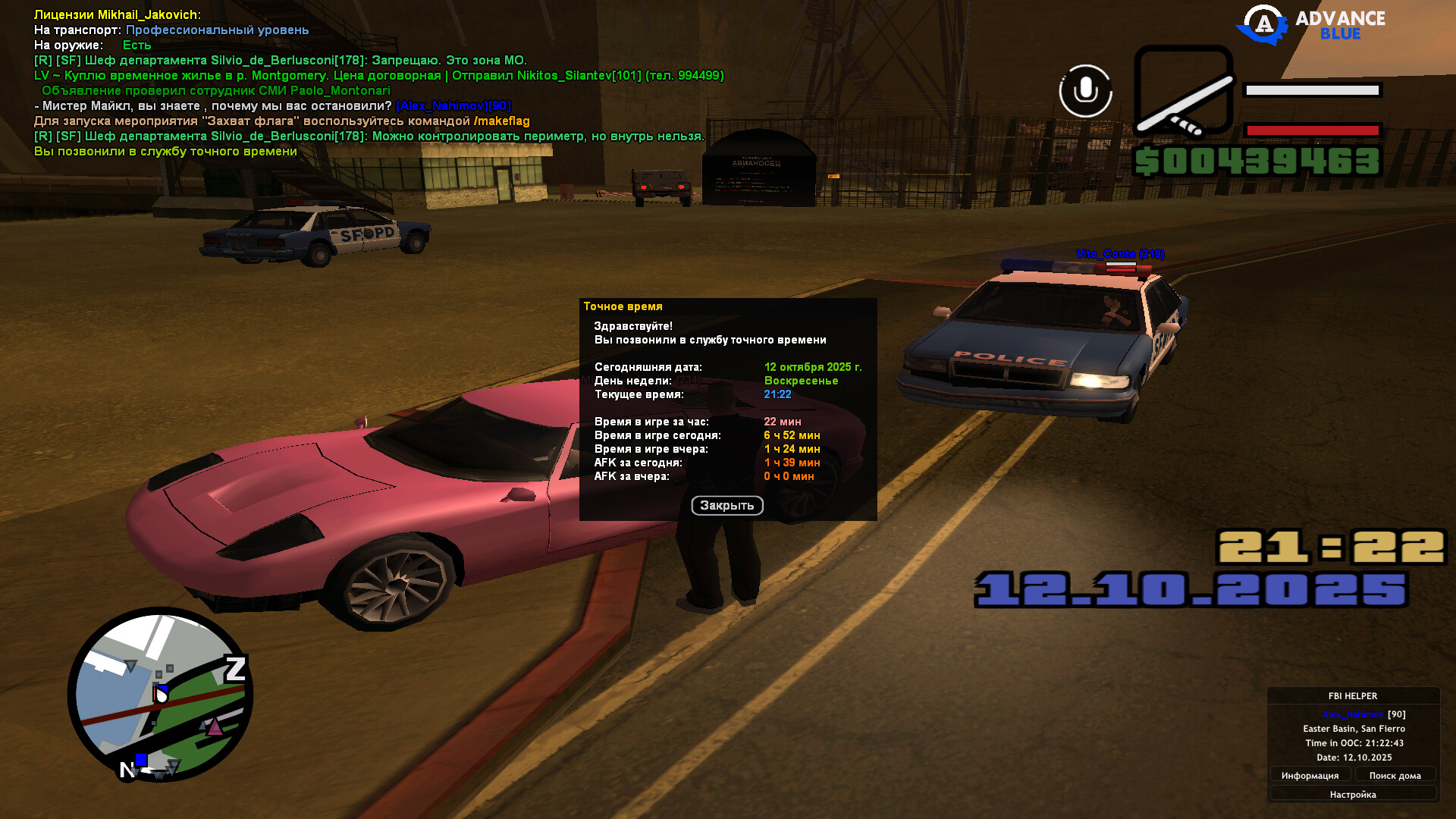Select Поиск дома in FBI Helper
Image resolution: width=1456 pixels, height=819 pixels.
pos(1395,775)
